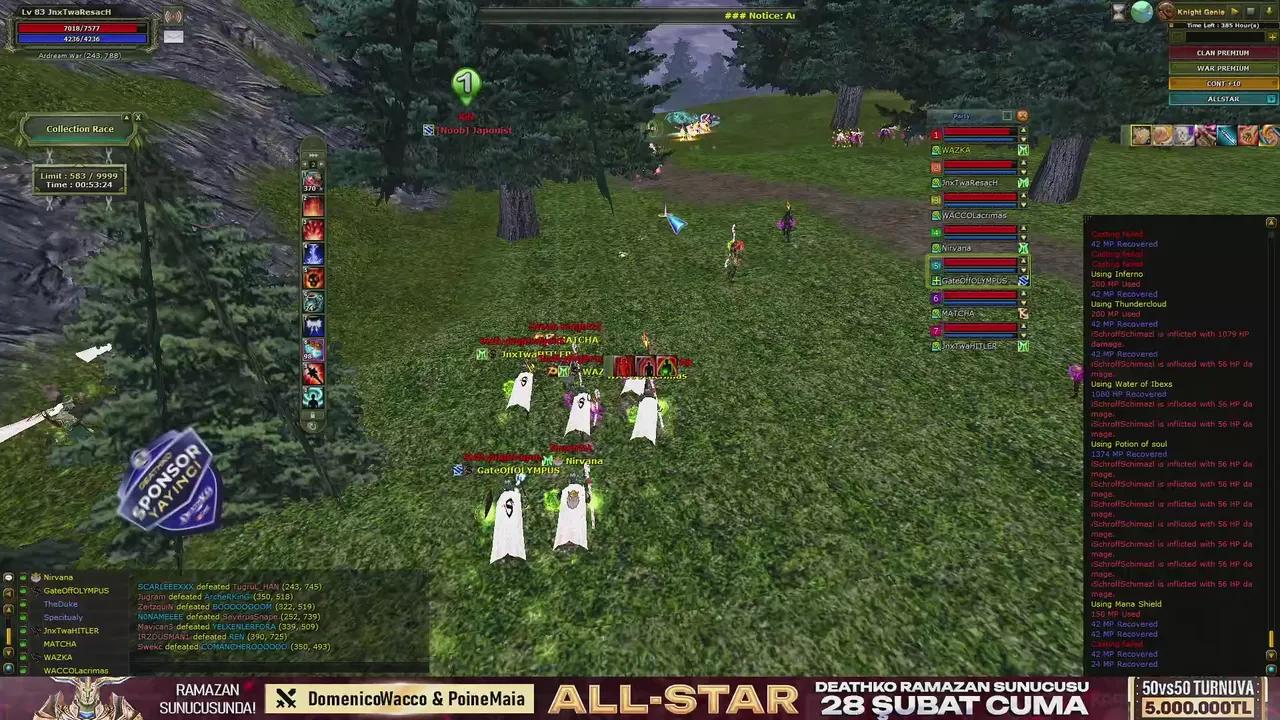Open the minimap globe icon top right

pos(1141,11)
